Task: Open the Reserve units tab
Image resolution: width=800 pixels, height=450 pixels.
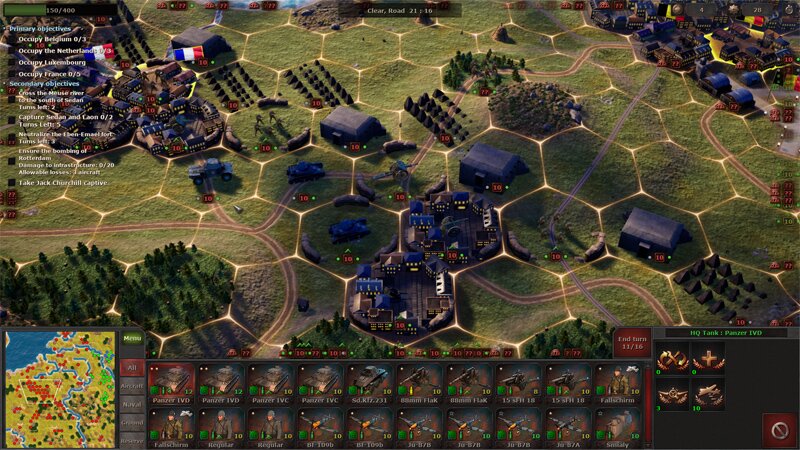Action: click(x=132, y=441)
